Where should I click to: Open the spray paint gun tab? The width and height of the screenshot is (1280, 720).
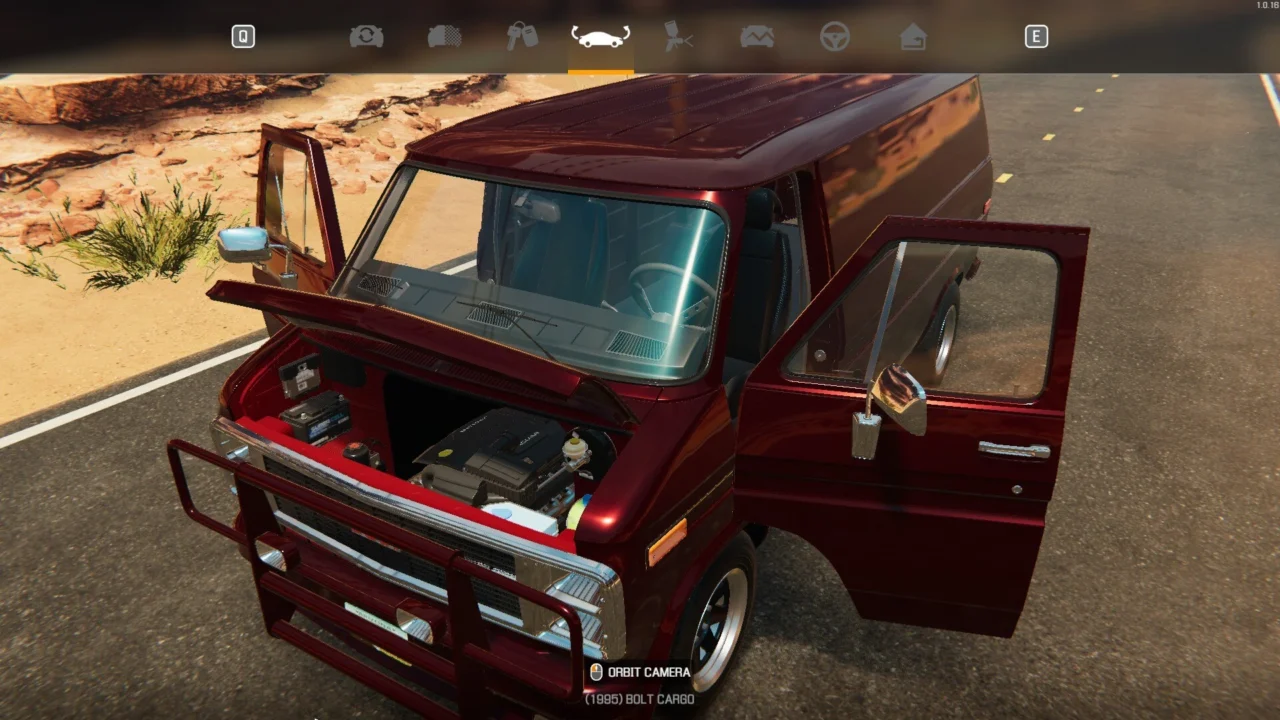679,37
